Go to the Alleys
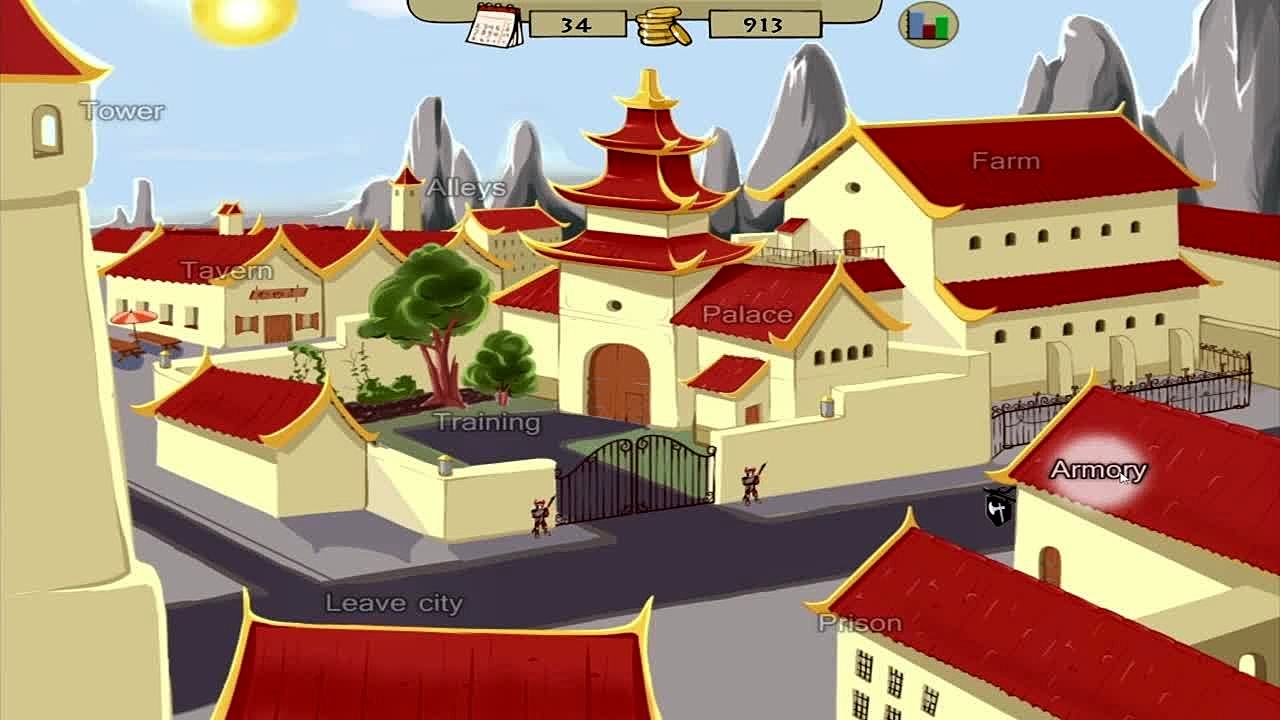 466,187
